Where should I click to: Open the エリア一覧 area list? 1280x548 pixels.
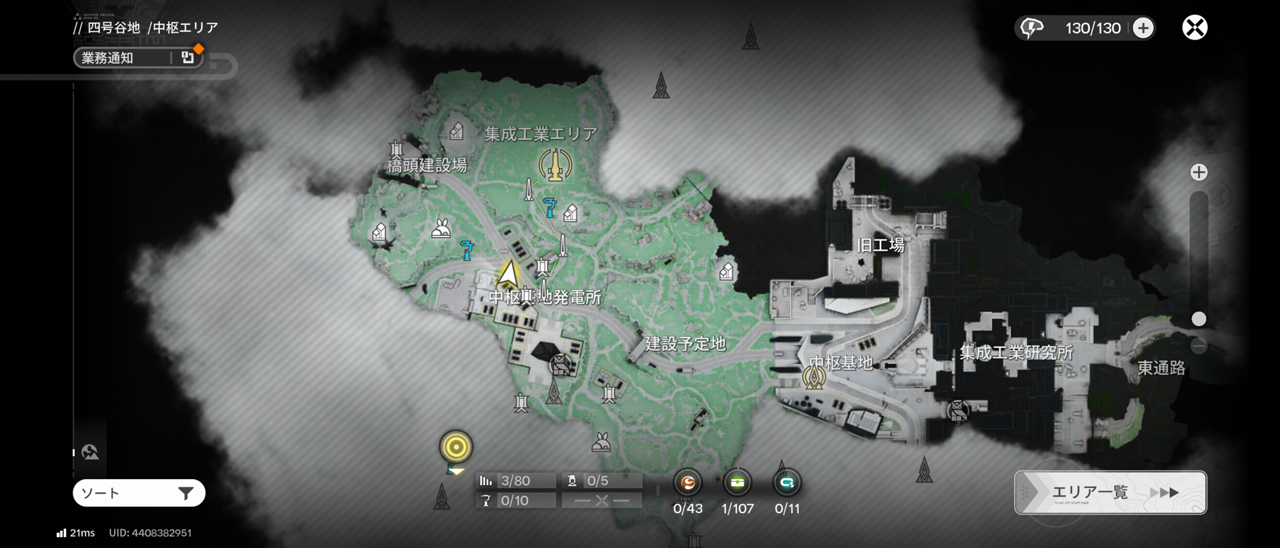[1110, 492]
